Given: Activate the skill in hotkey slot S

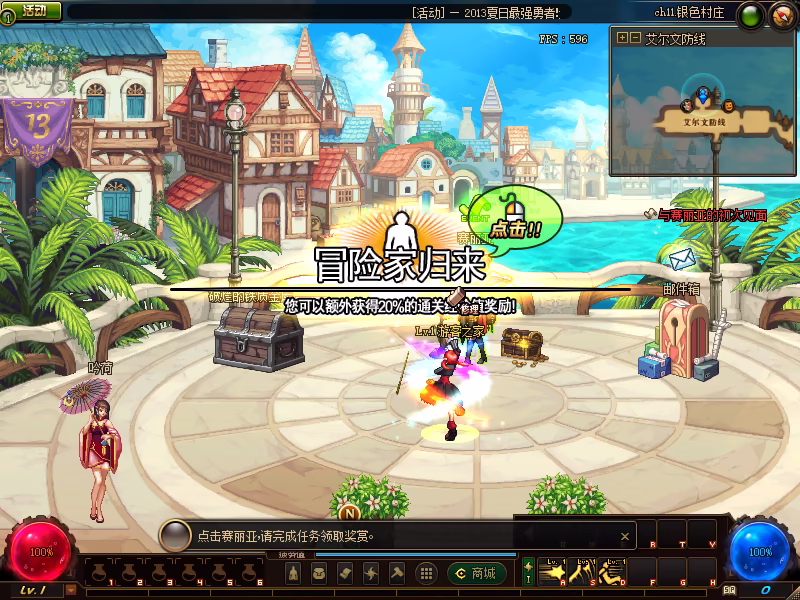Looking at the screenshot, I should [581, 573].
